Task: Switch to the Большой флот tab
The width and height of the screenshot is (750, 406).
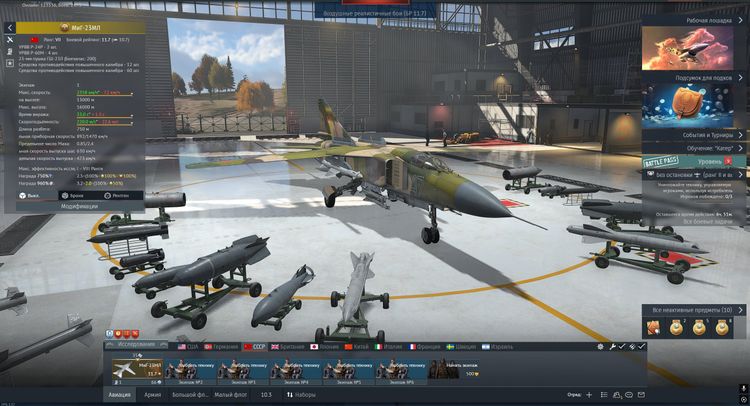Action: (188, 395)
